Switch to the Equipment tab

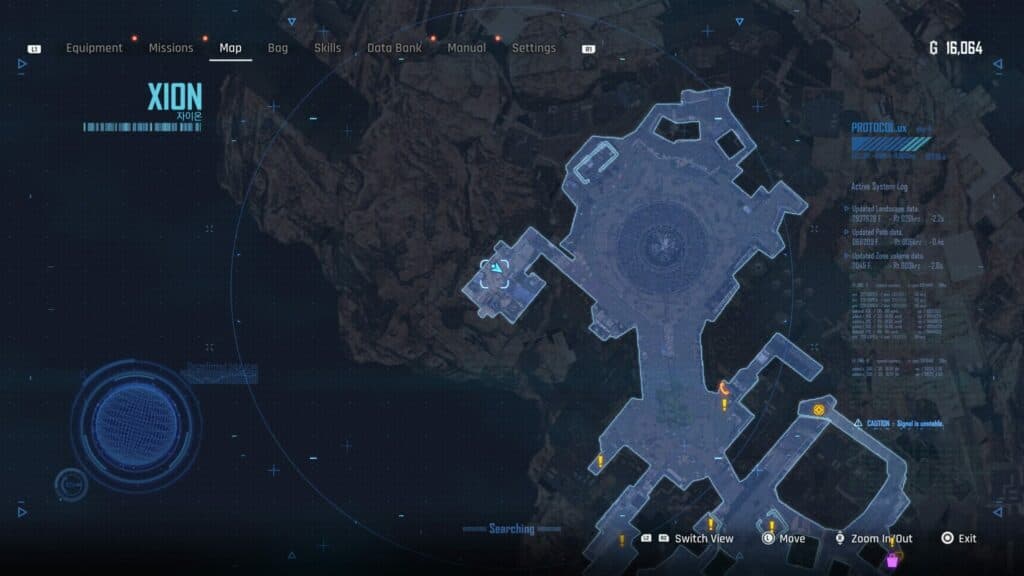pyautogui.click(x=94, y=48)
